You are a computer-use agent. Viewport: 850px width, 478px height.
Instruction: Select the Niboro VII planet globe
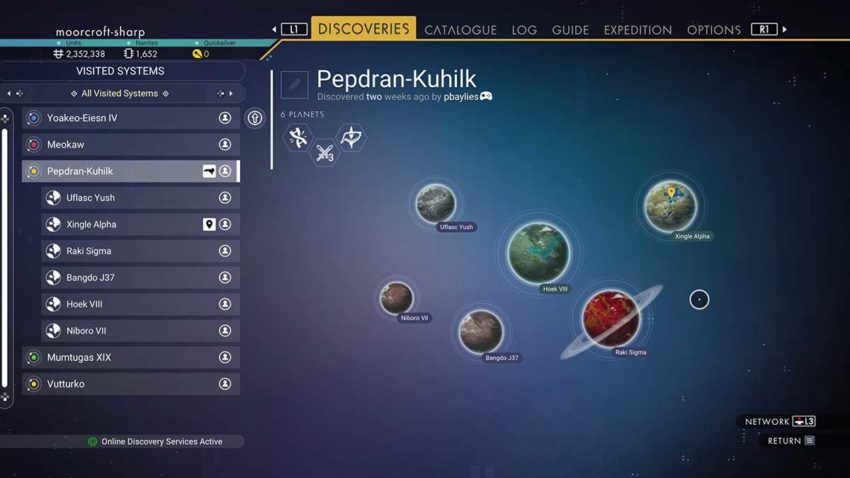pos(397,297)
